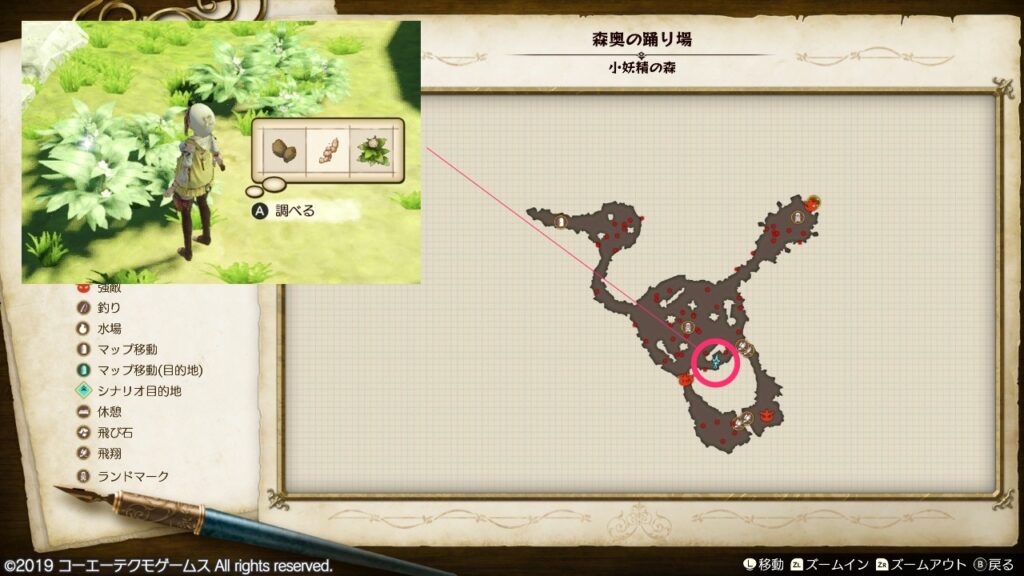Select the map-exit marker on the far western branch
The height and width of the screenshot is (576, 1024).
(561, 221)
